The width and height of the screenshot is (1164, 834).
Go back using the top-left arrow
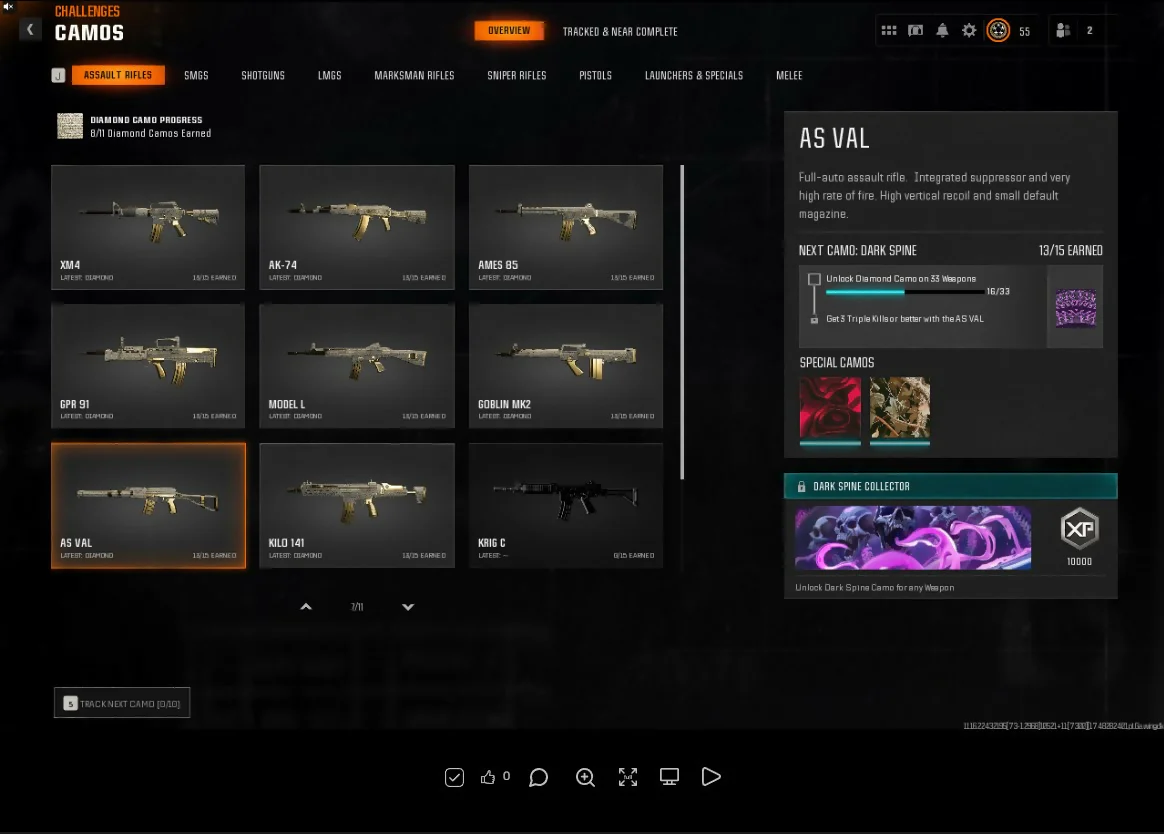31,30
